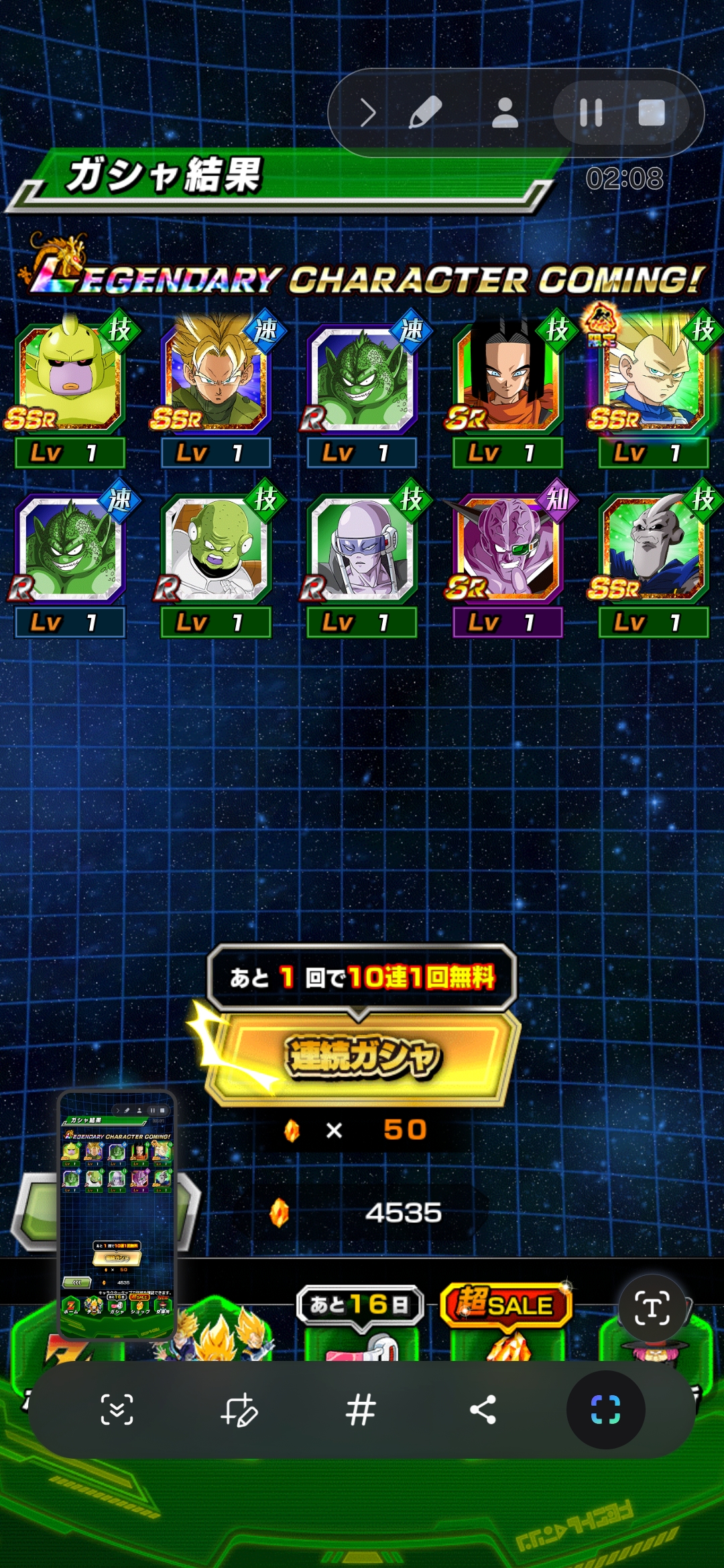Select the visor-wearing pale purple R card
This screenshot has width=724, height=1568.
[361, 547]
